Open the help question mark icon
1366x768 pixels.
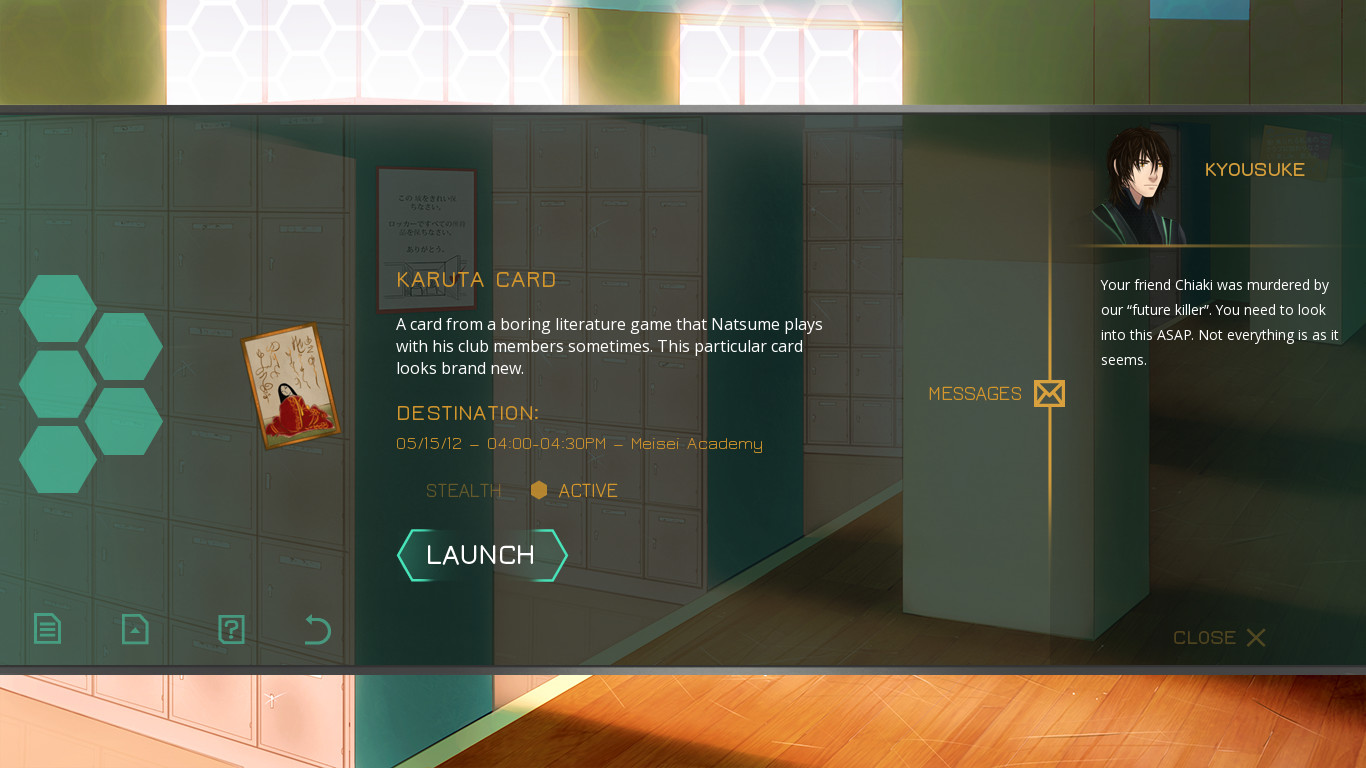pyautogui.click(x=230, y=629)
